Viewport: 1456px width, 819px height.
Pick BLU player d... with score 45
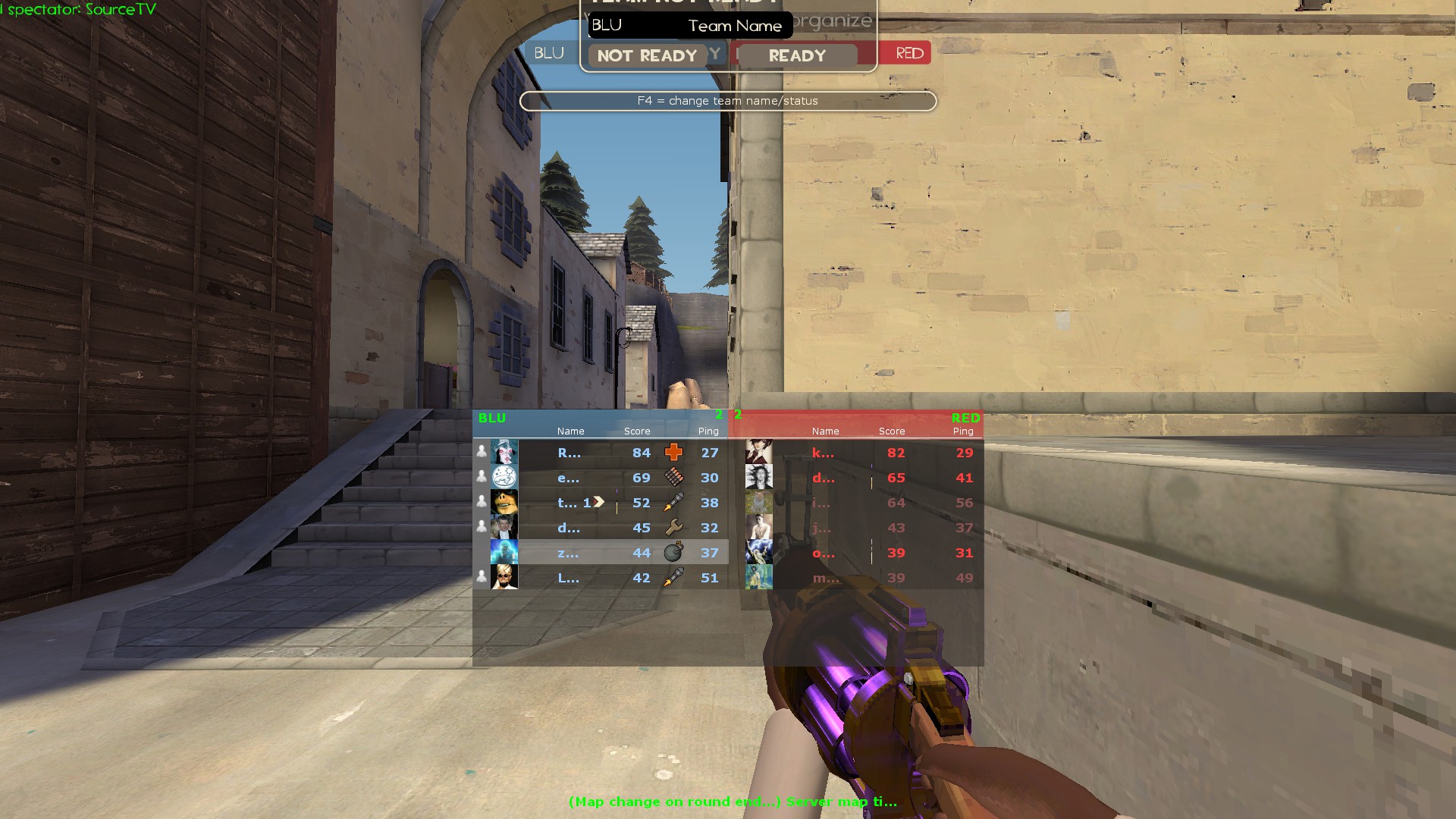[599, 528]
